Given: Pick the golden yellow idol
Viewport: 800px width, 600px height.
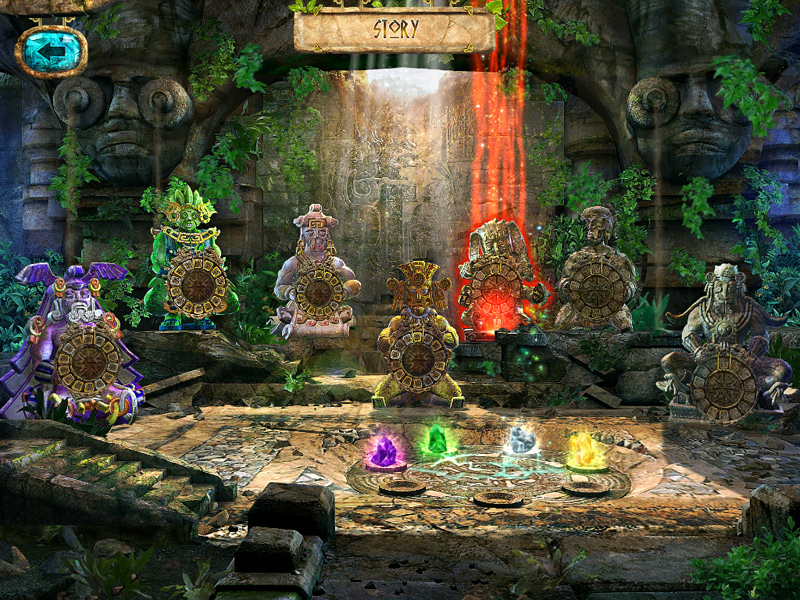Looking at the screenshot, I should click(418, 335).
